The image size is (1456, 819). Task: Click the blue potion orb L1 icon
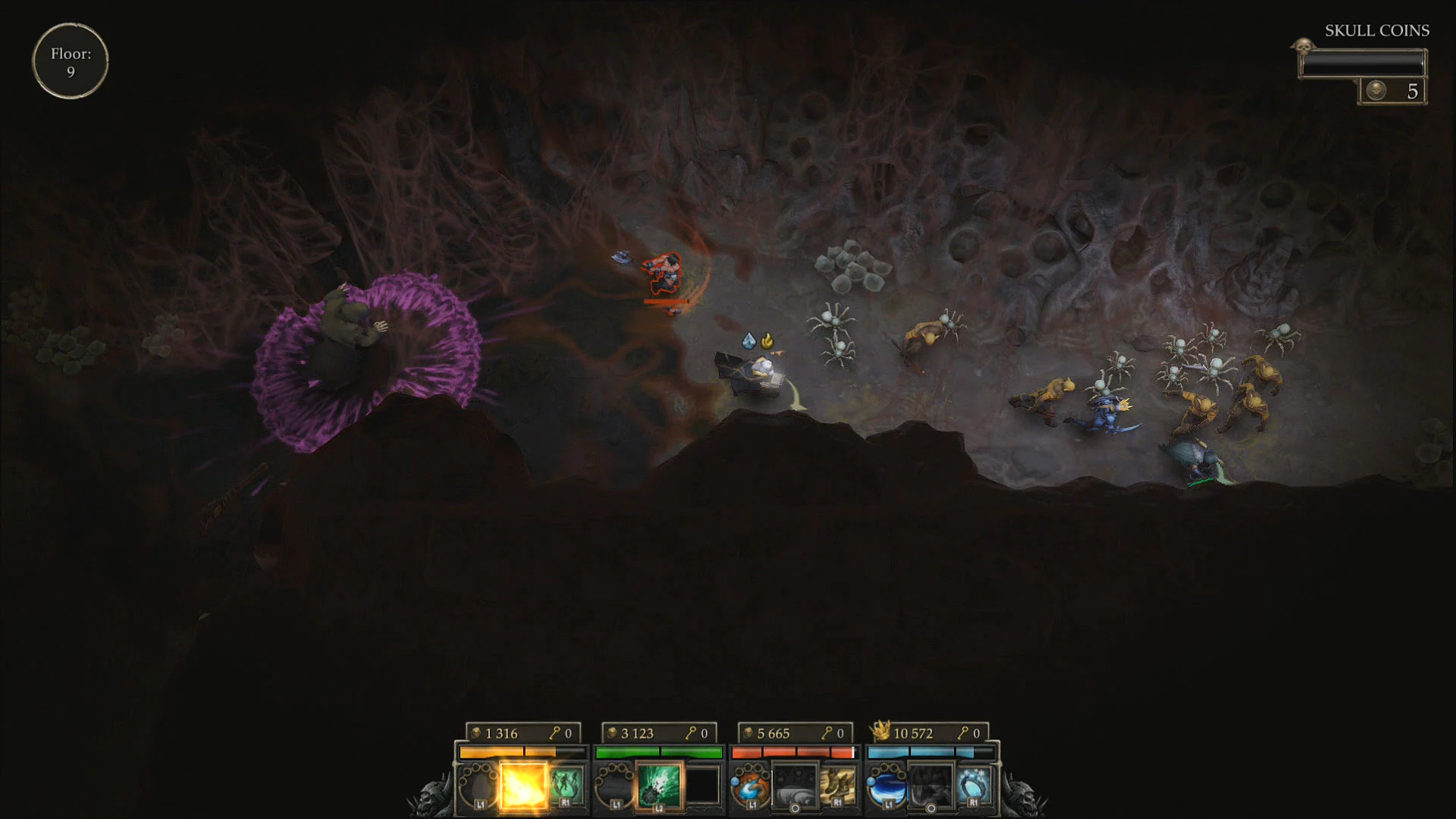pos(887,785)
